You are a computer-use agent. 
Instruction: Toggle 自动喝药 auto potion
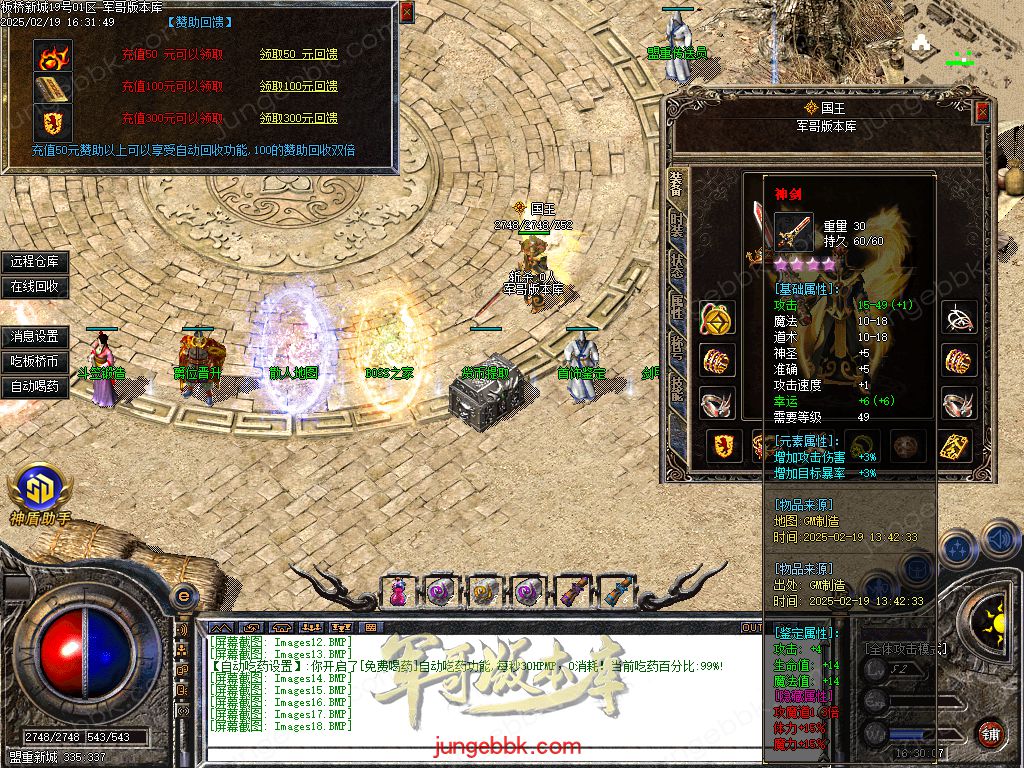point(35,386)
